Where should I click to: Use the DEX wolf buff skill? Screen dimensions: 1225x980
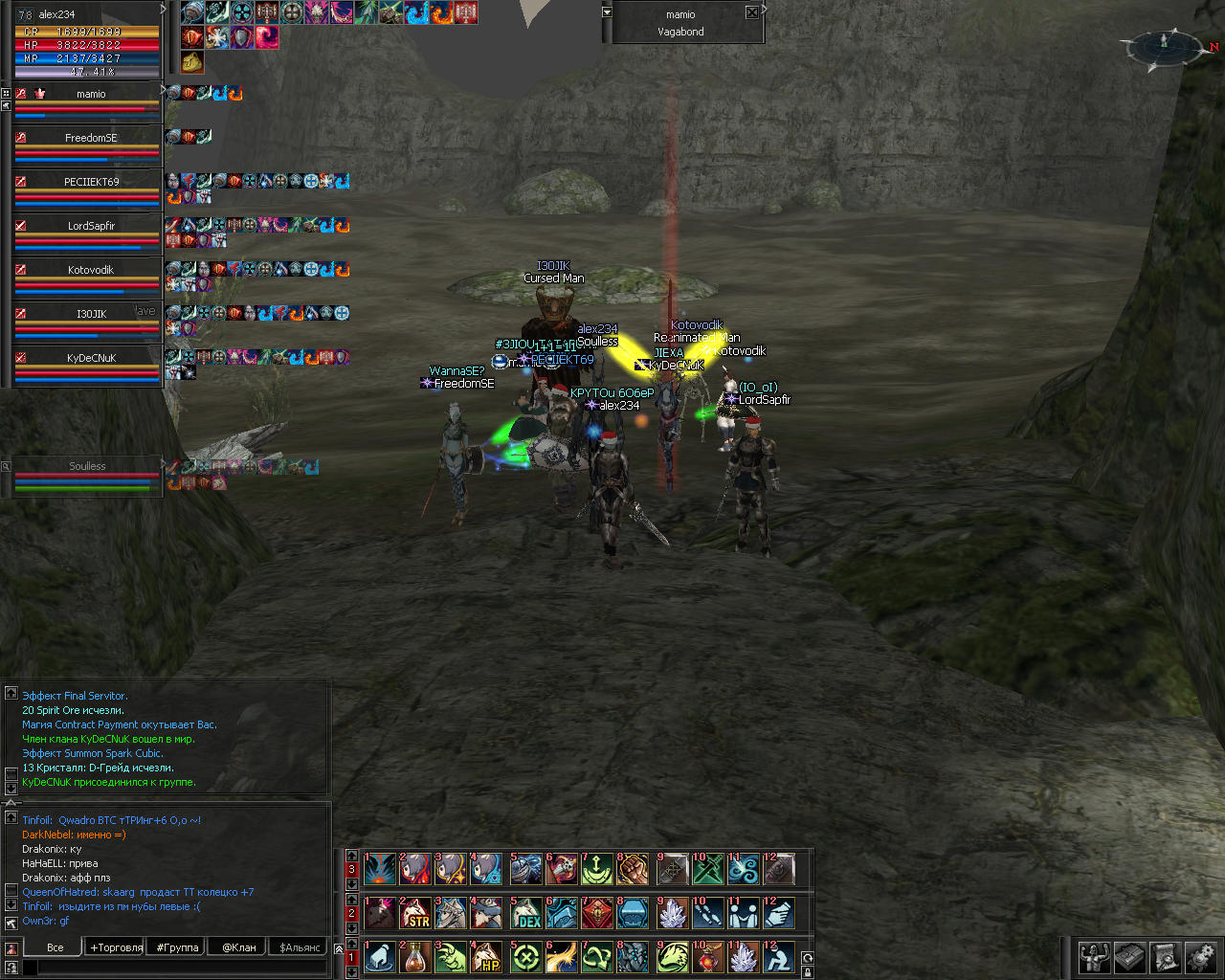tap(525, 914)
